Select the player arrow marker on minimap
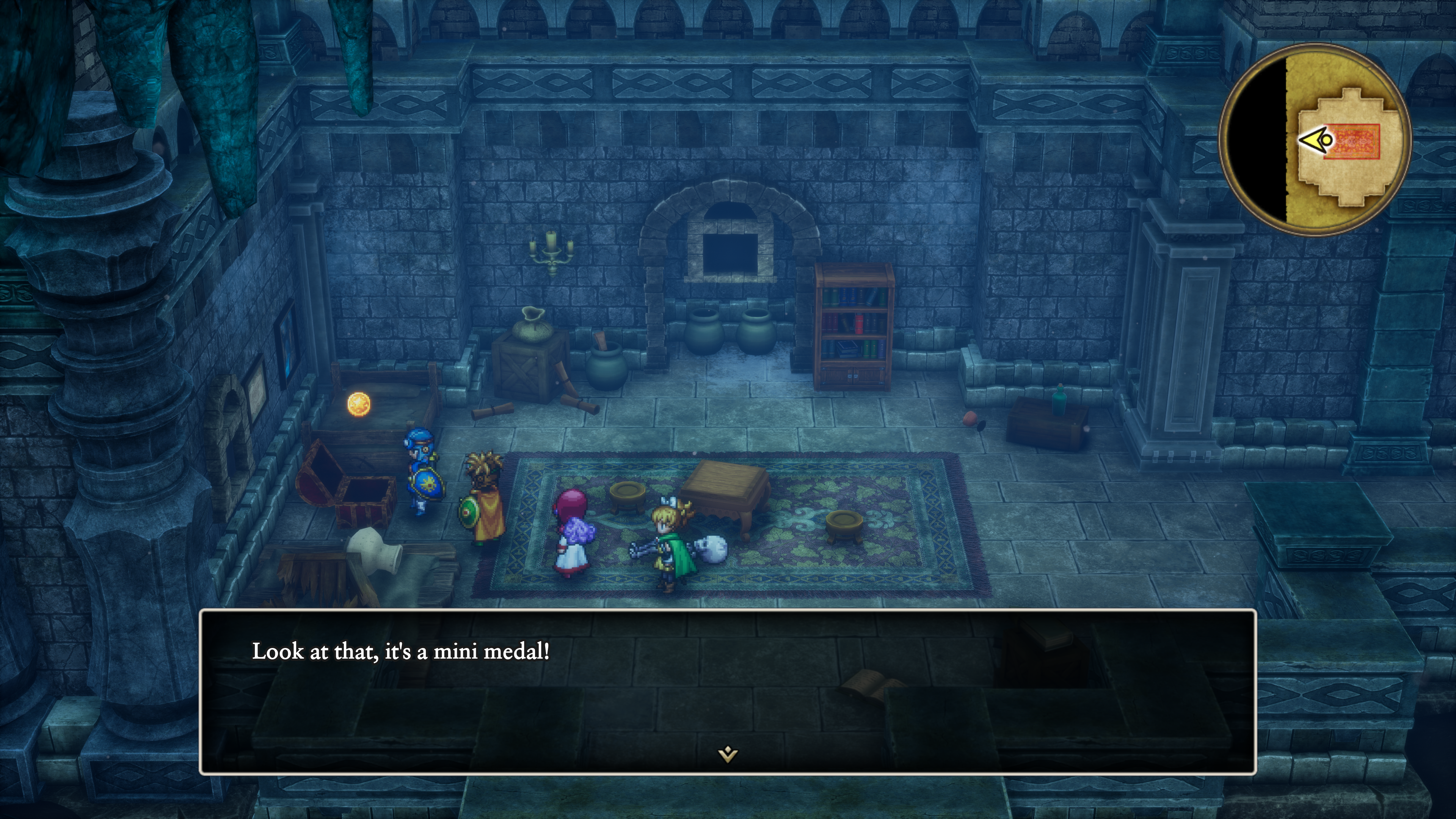This screenshot has width=1456, height=819. (x=1316, y=140)
